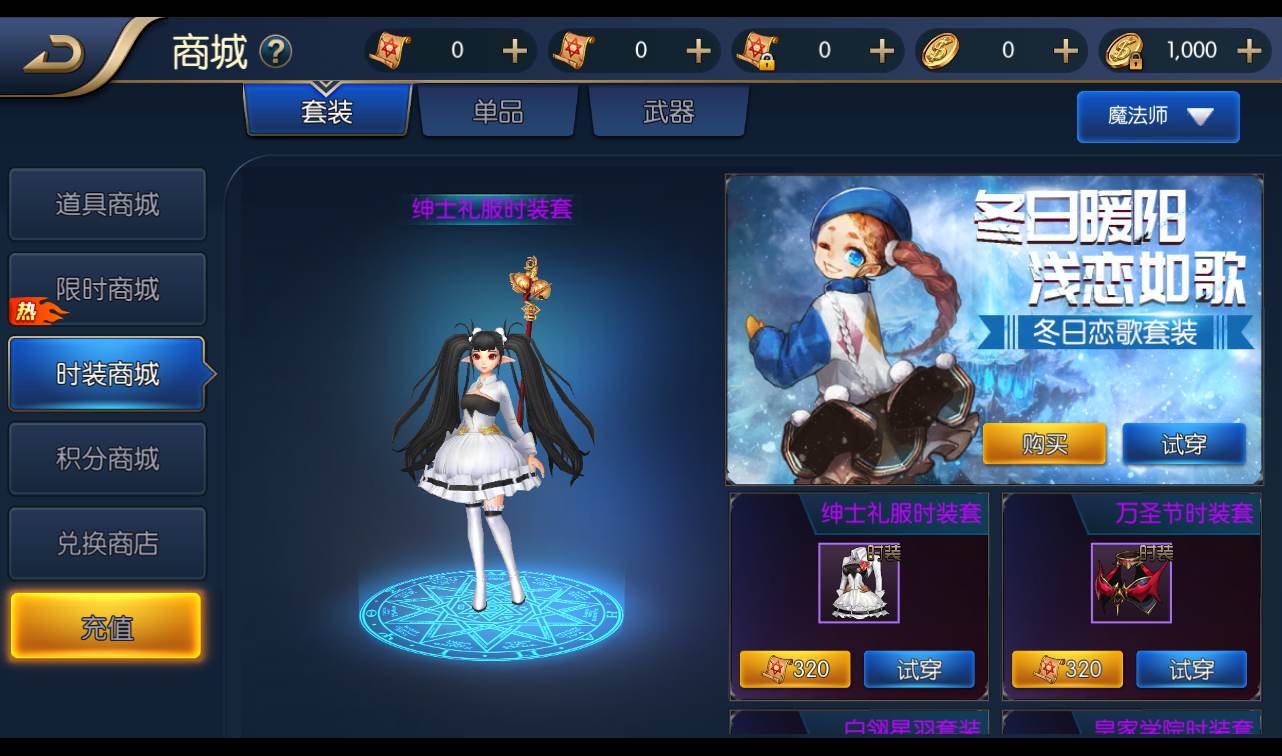Open the 魔法师 class dropdown
The image size is (1282, 756).
tap(1157, 116)
